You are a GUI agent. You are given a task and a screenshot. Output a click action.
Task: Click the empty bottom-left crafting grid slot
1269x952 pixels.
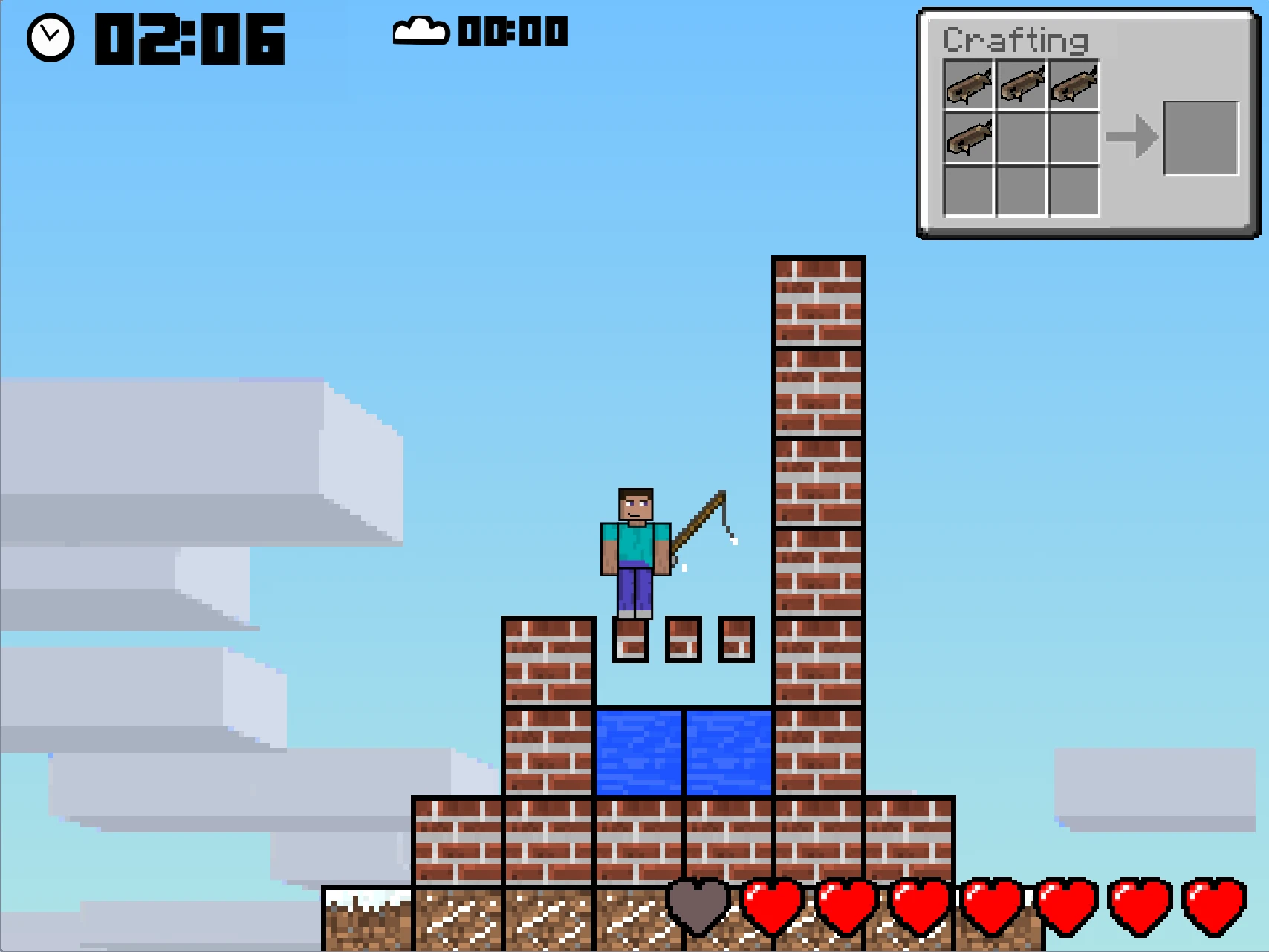pyautogui.click(x=967, y=192)
